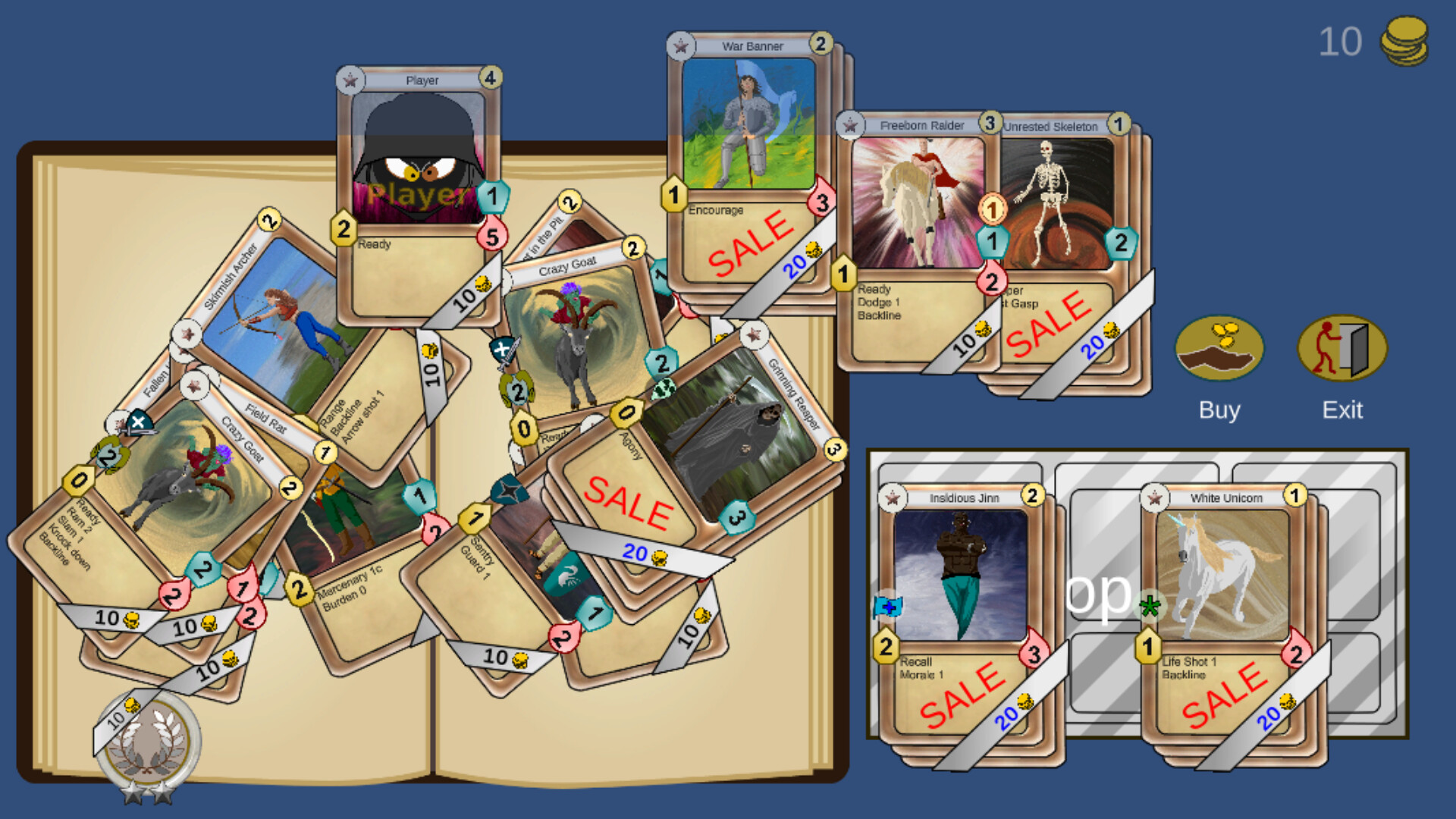1456x819 pixels.
Task: Click the gold coin stack beside the counter
Action: click(1404, 42)
